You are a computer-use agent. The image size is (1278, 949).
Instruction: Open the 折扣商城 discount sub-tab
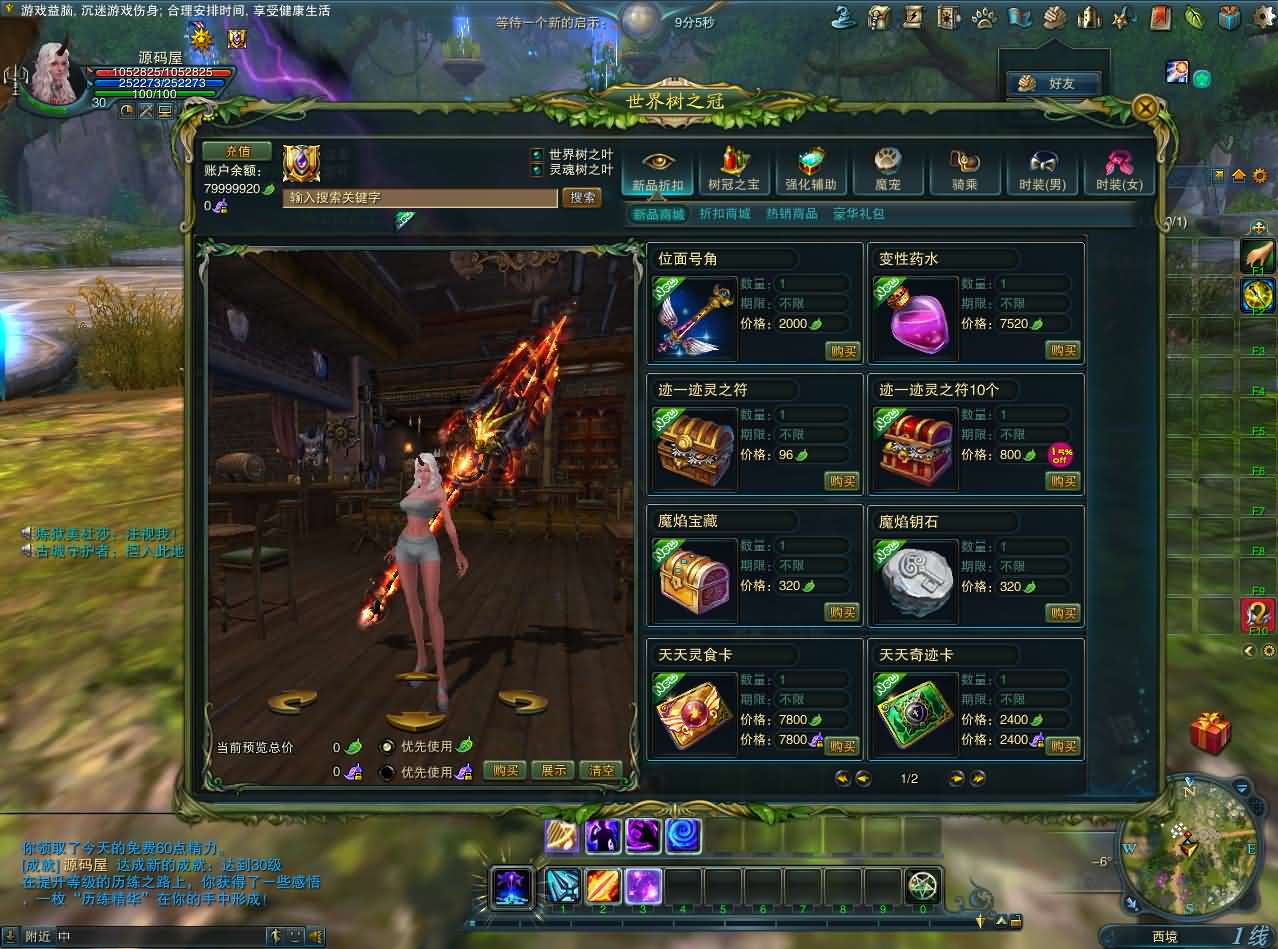coord(725,214)
